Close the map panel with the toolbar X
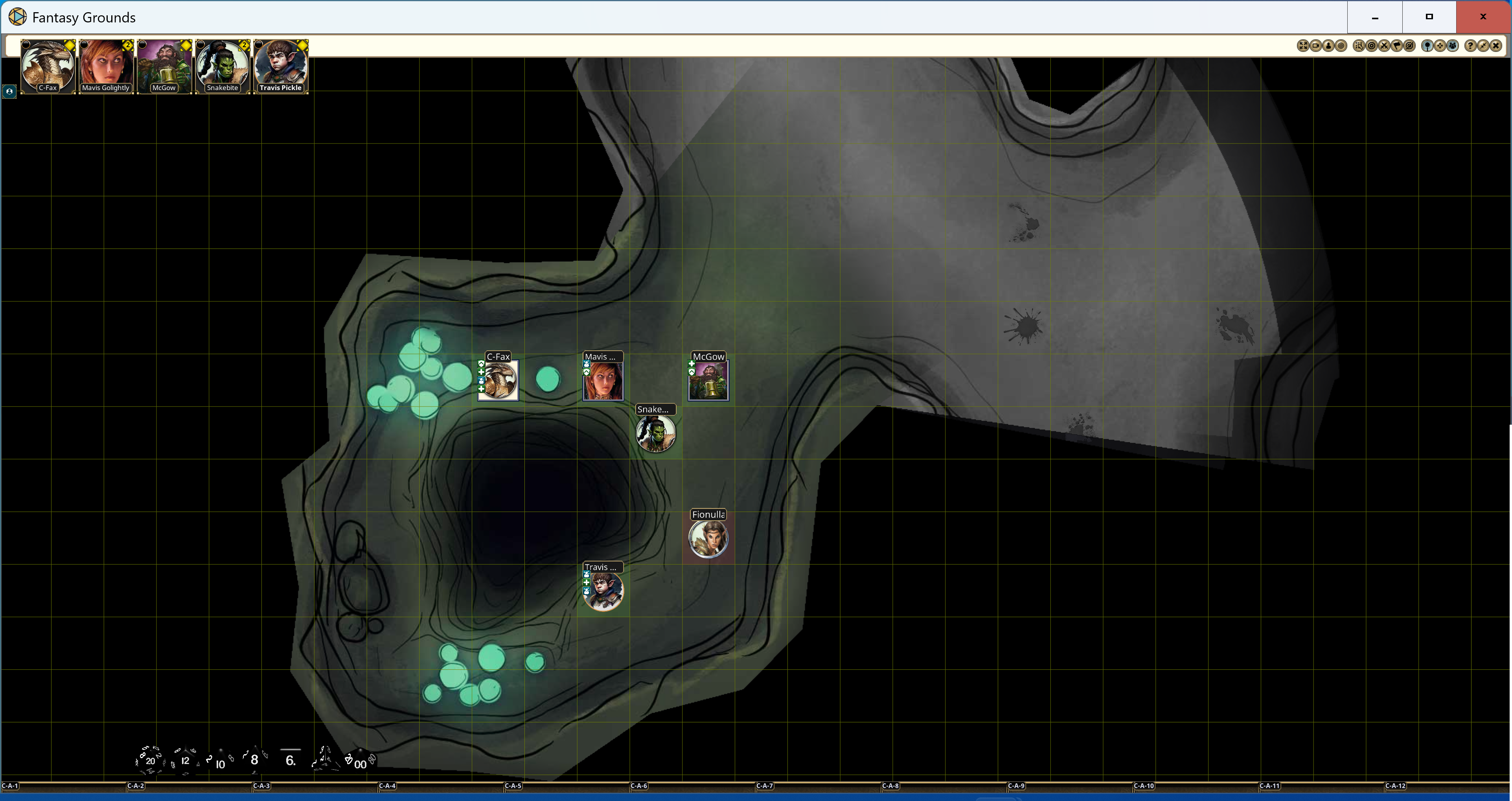Viewport: 1512px width, 801px height. coord(1495,46)
